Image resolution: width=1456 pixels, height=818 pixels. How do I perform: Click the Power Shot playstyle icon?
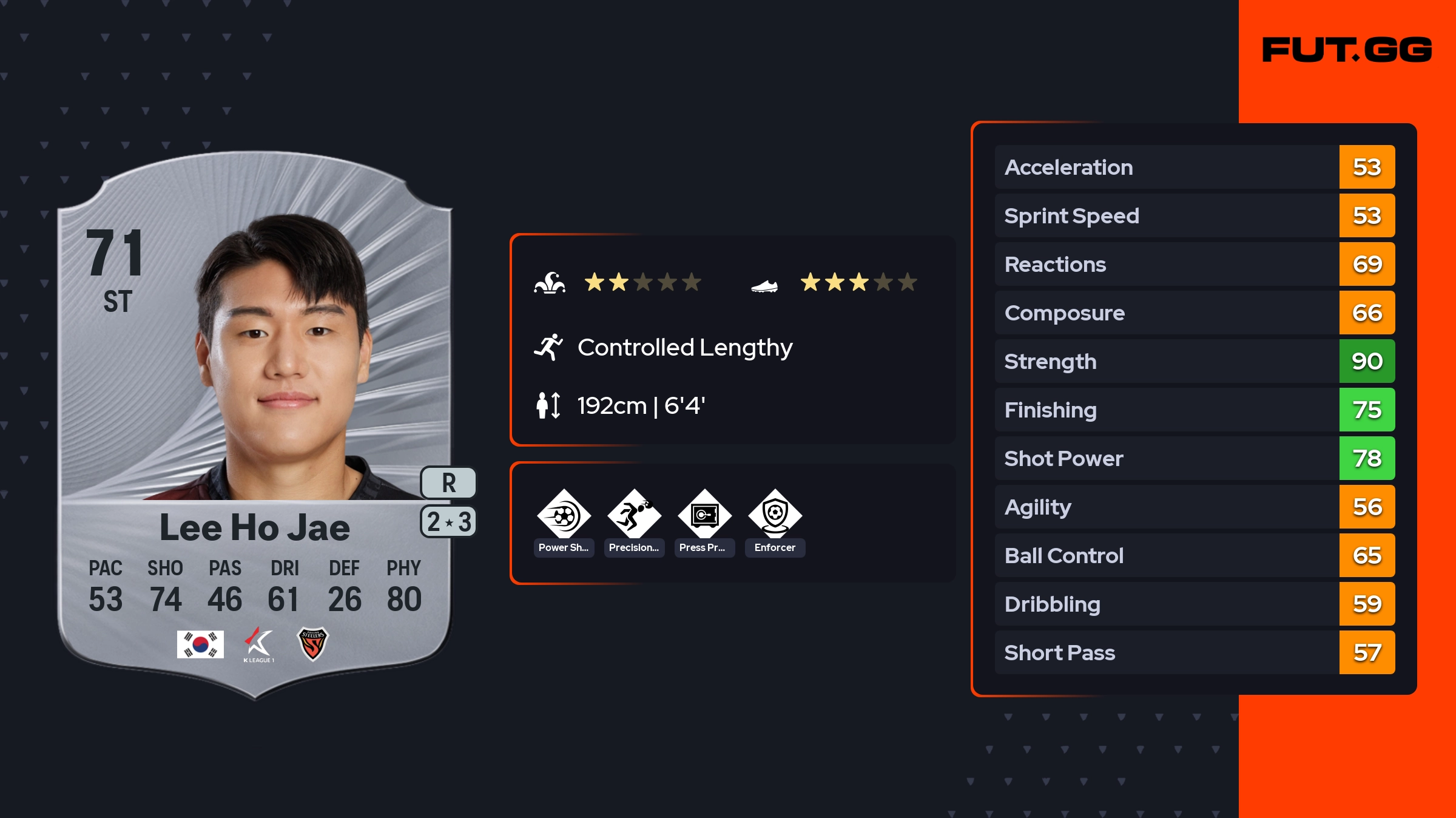point(564,516)
